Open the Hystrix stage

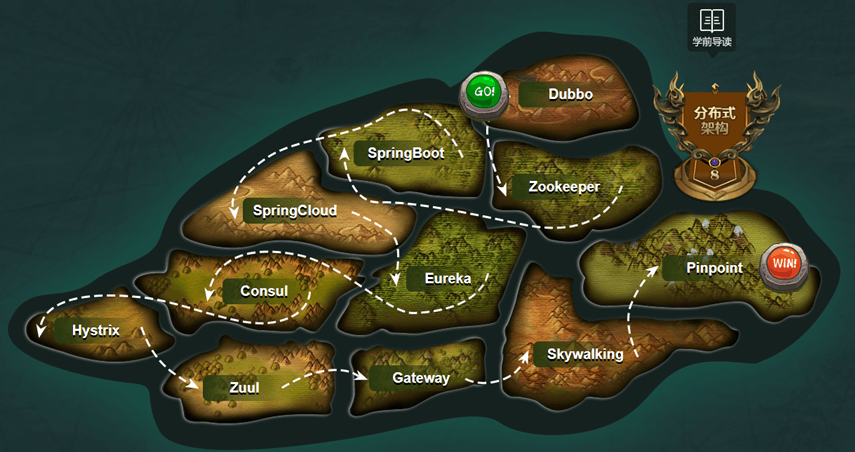click(x=95, y=330)
